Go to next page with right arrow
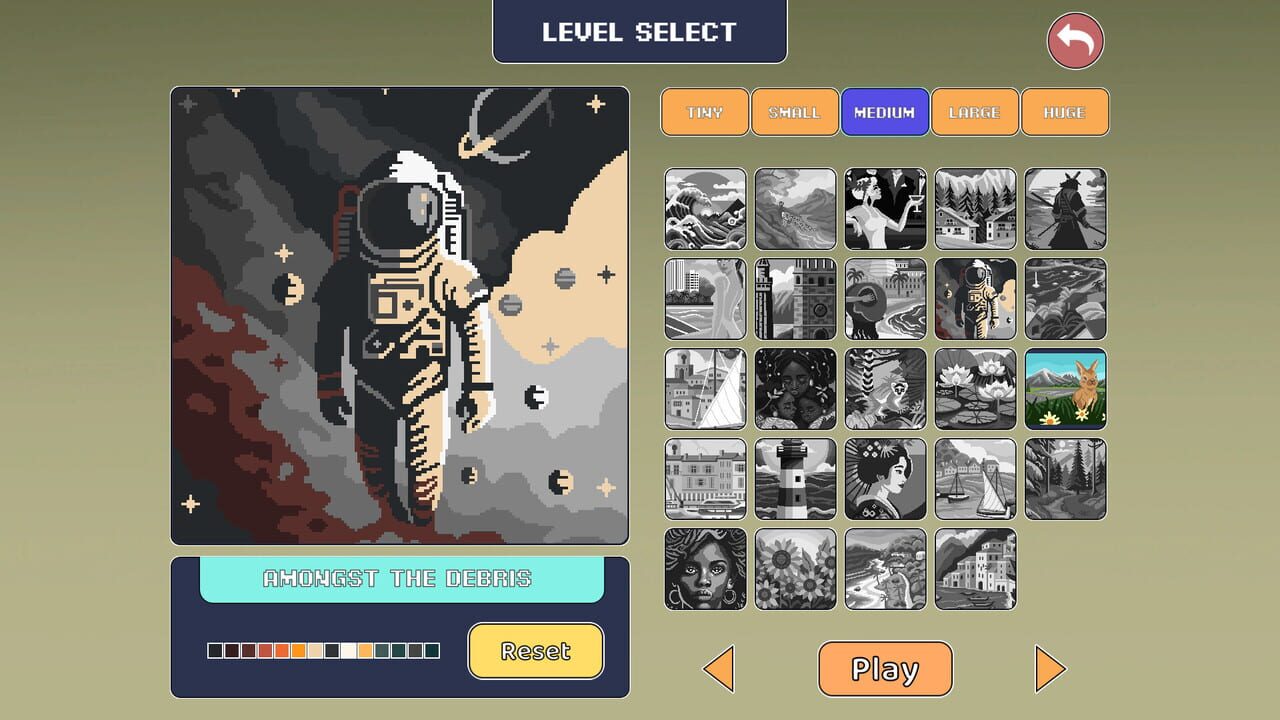This screenshot has height=720, width=1280. [1050, 668]
